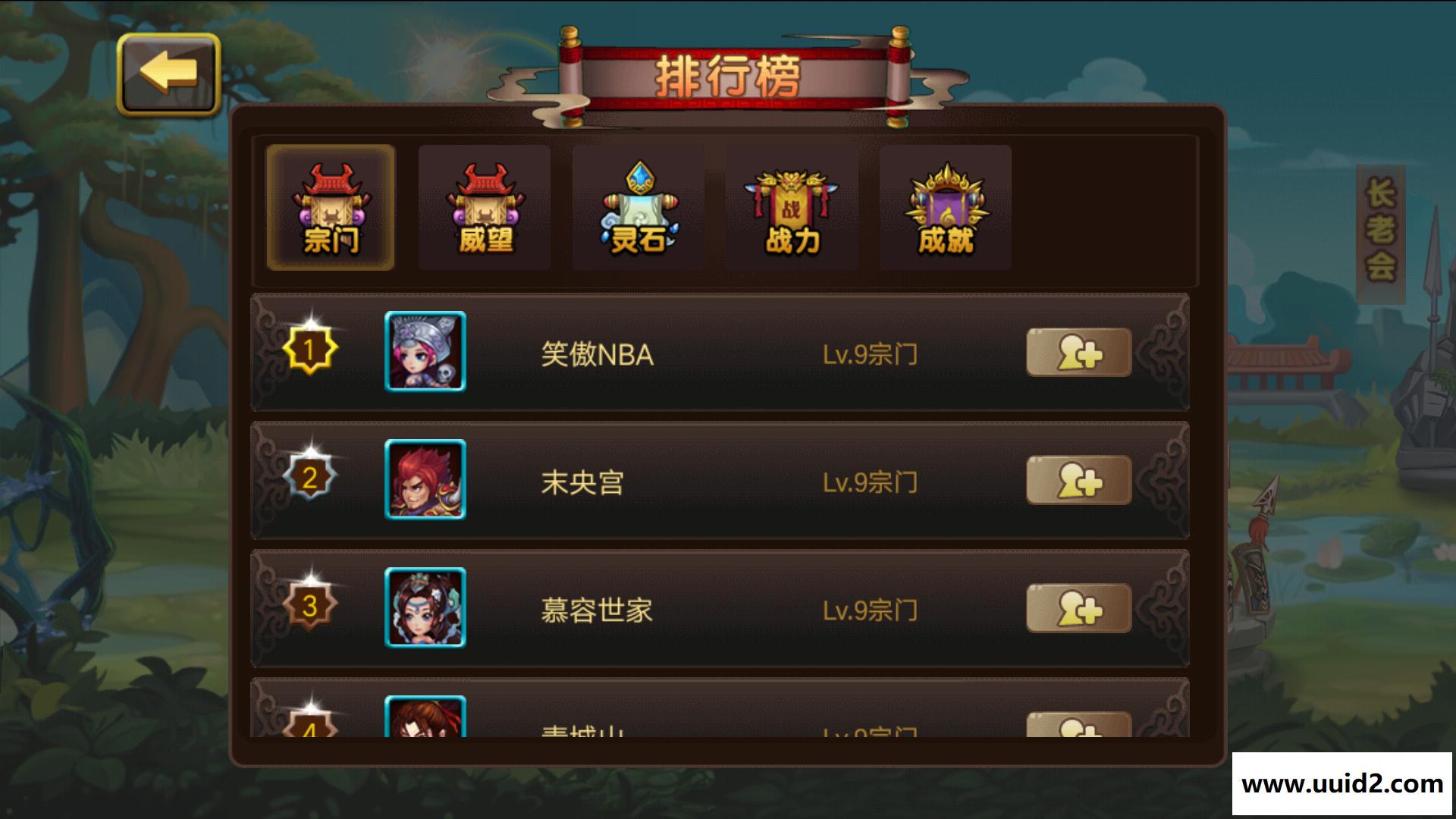Click Lv.9宗门 label on 末央宫 row

[x=870, y=482]
